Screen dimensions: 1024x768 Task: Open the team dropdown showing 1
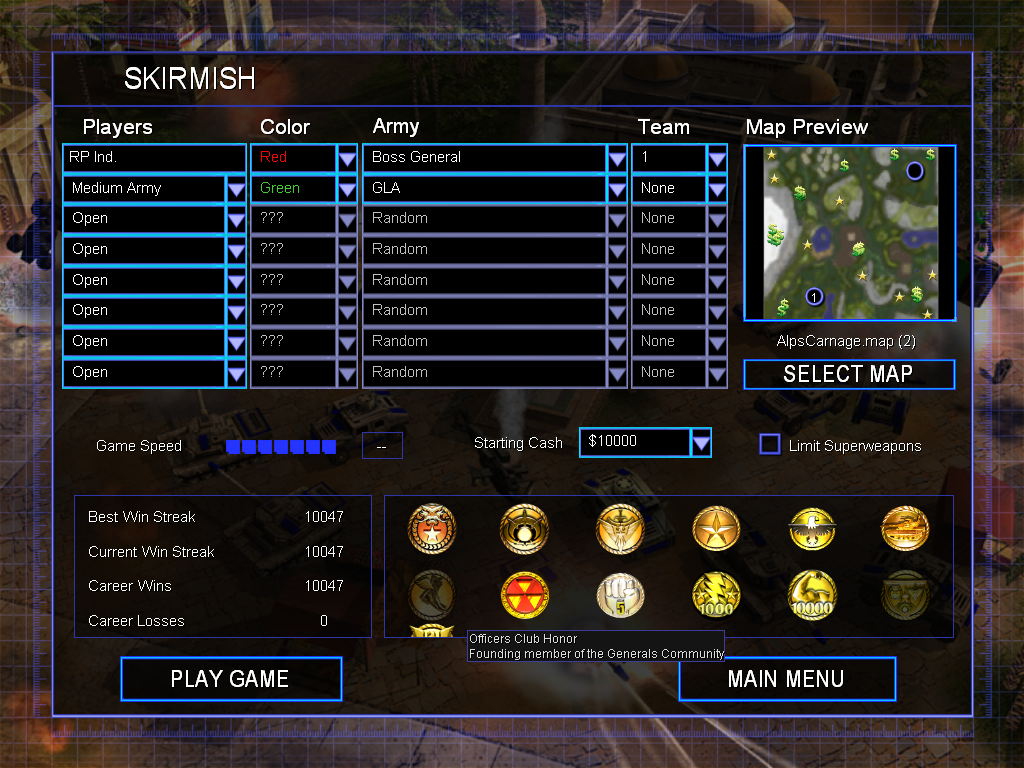[x=717, y=157]
